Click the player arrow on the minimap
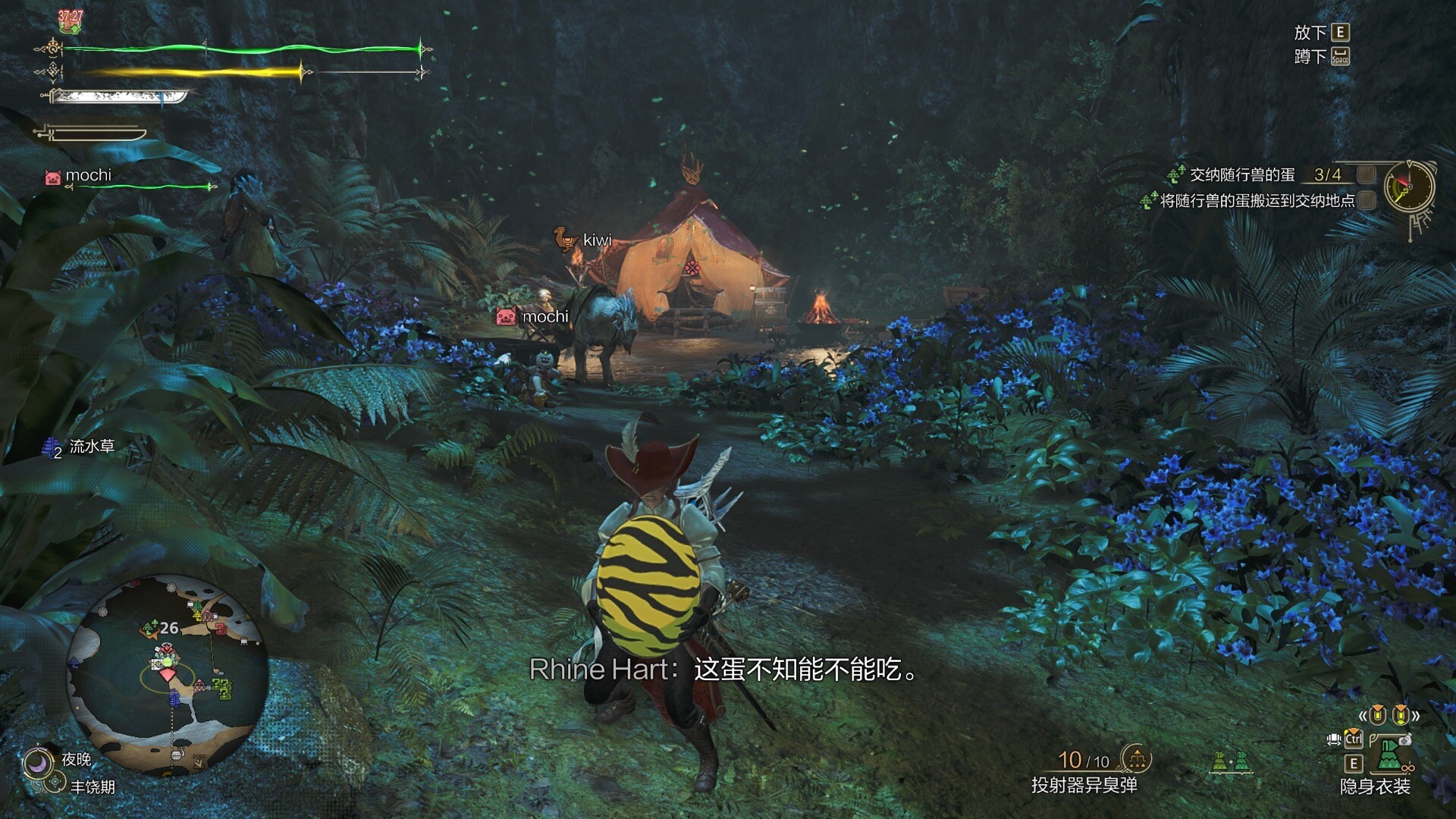Screen dimensions: 1456x819 (x=167, y=673)
